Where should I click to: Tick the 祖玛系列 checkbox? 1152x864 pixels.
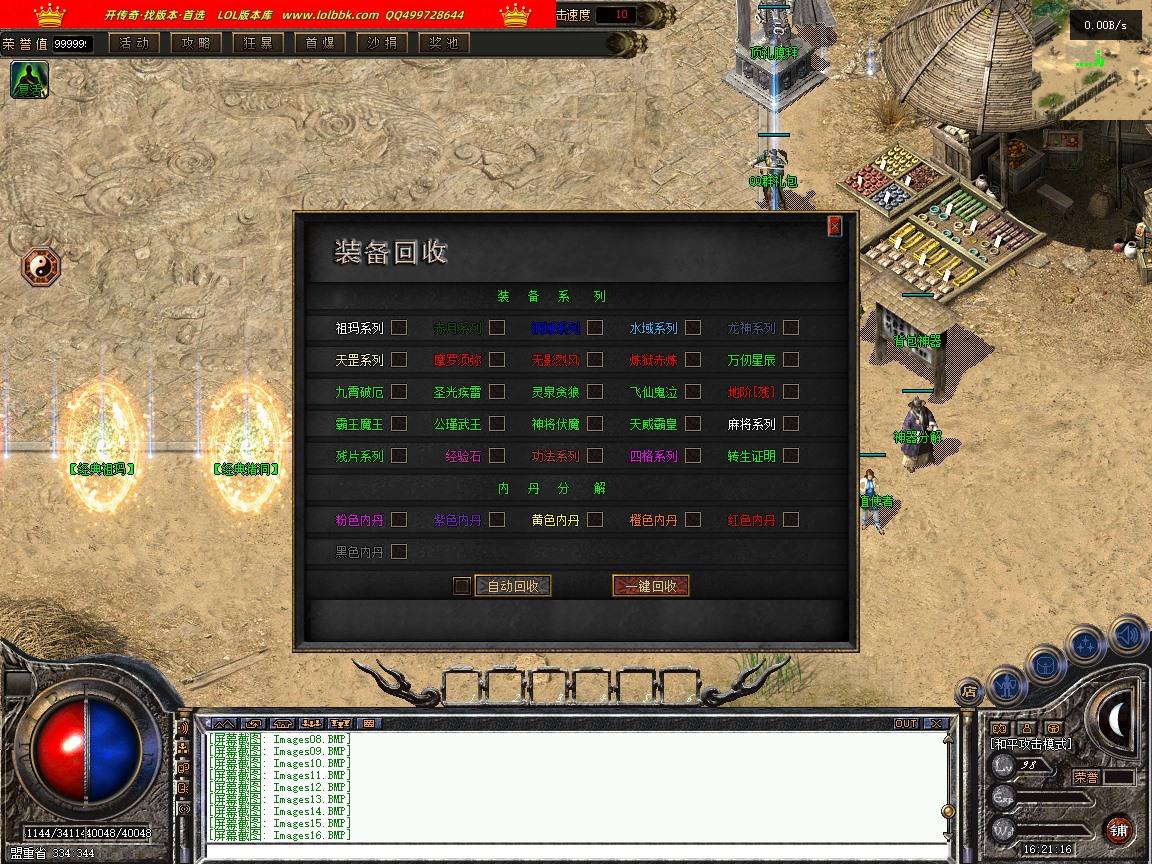pyautogui.click(x=398, y=327)
